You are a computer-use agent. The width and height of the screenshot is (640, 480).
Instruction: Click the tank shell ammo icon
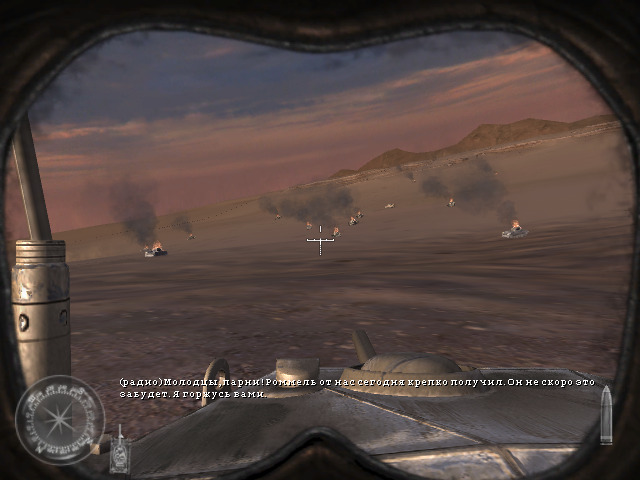point(606,418)
